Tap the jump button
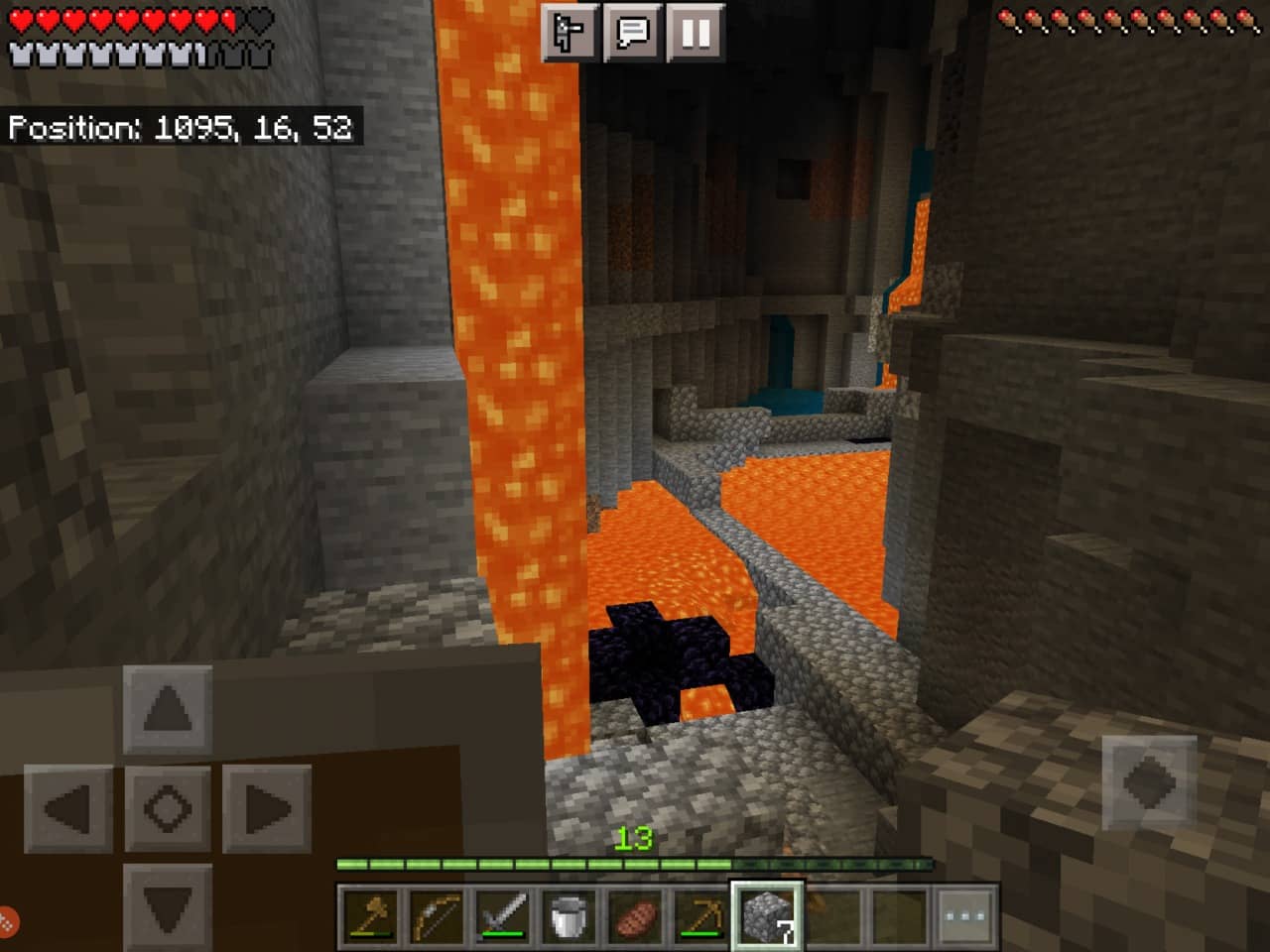This screenshot has height=952, width=1270. pyautogui.click(x=1149, y=783)
